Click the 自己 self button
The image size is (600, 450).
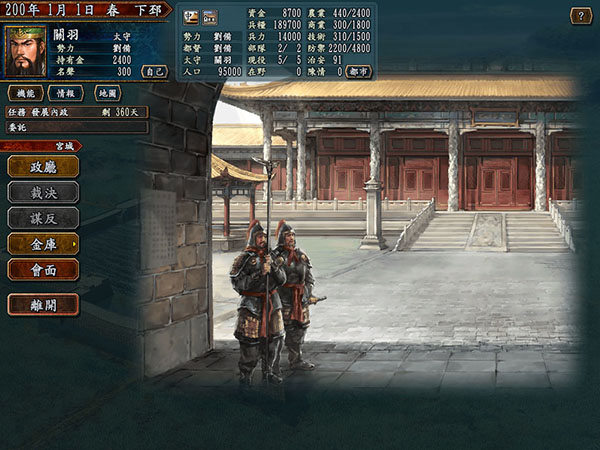coord(153,72)
